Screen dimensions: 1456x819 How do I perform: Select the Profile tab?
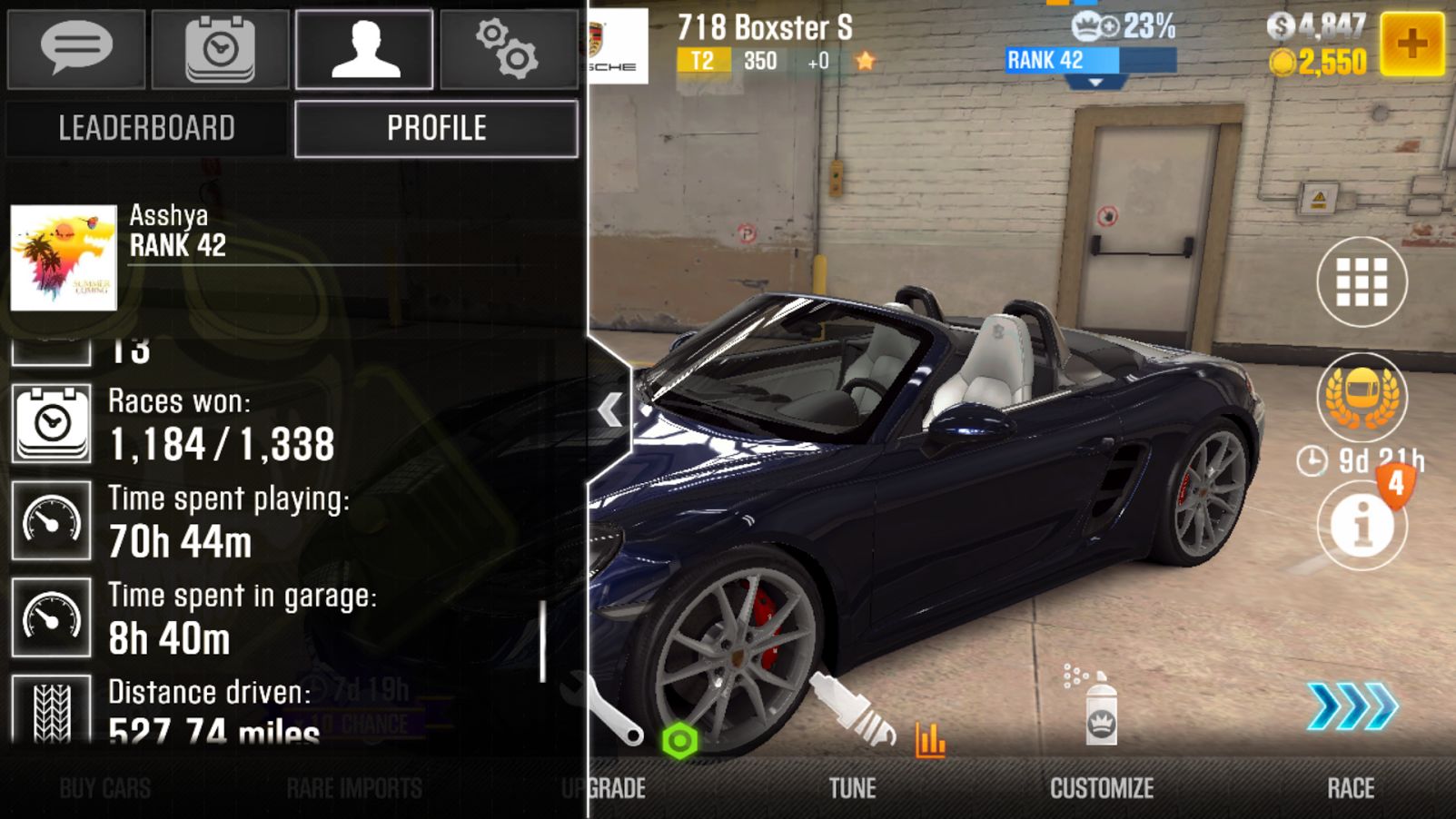436,128
